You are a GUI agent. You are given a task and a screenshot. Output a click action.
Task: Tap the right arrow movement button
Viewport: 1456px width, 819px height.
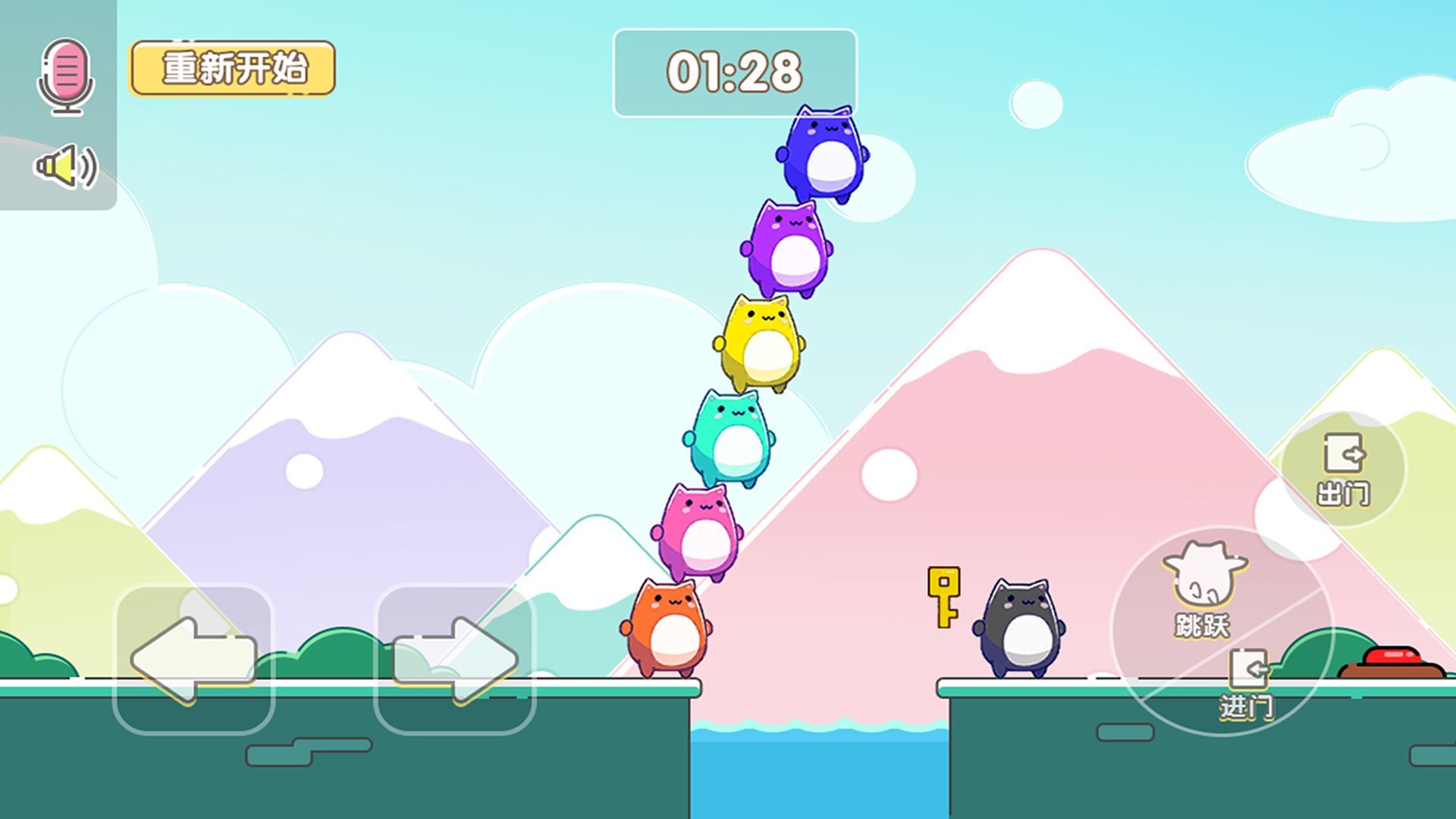(x=455, y=658)
